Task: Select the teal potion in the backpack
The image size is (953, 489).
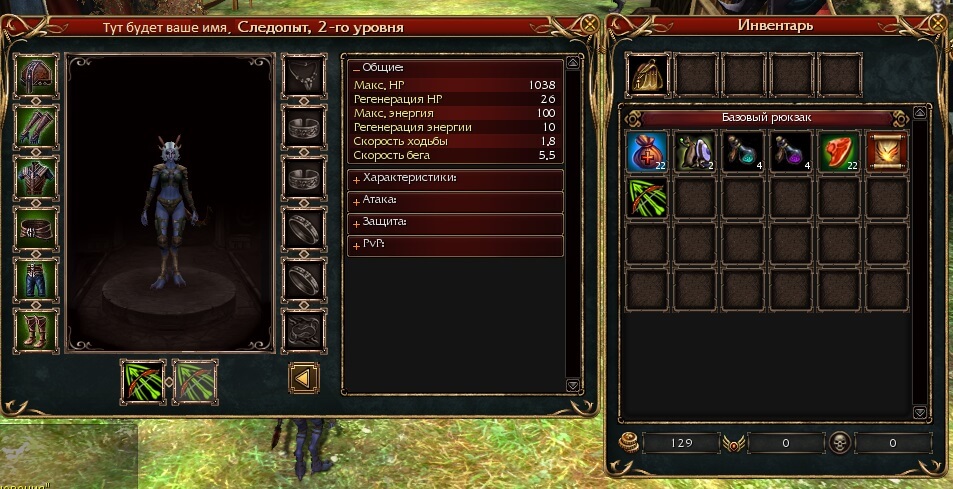Action: click(x=744, y=152)
